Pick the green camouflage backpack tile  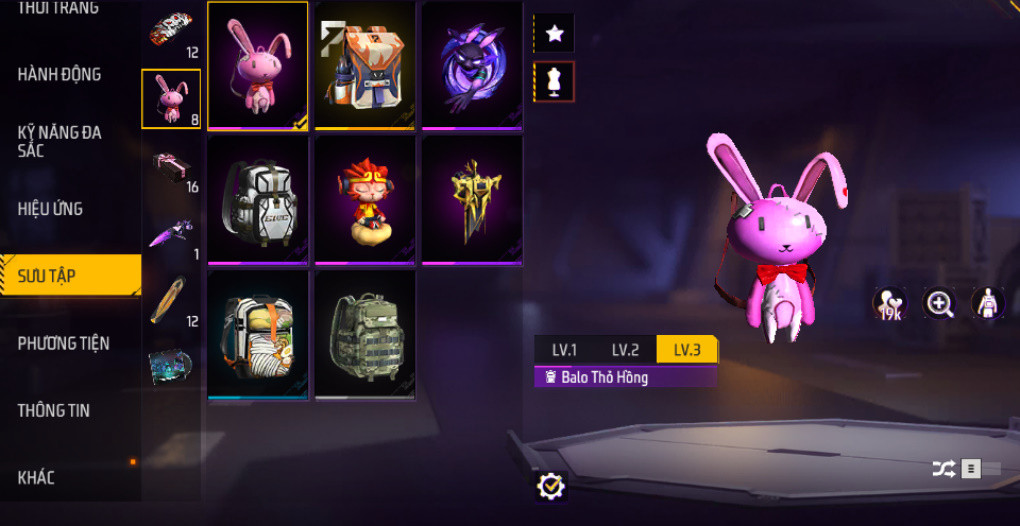coord(365,334)
